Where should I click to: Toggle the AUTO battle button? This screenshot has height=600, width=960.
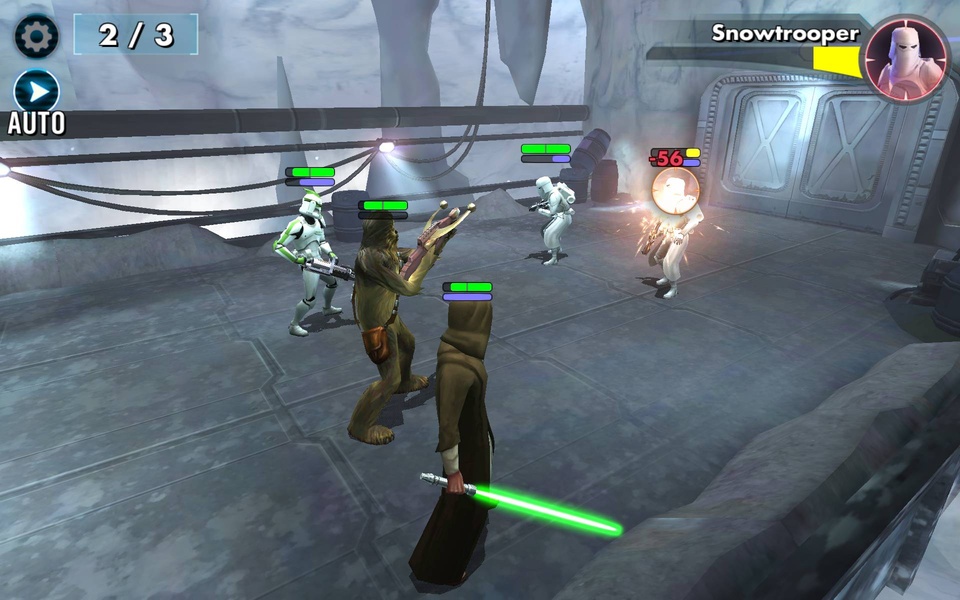point(37,94)
